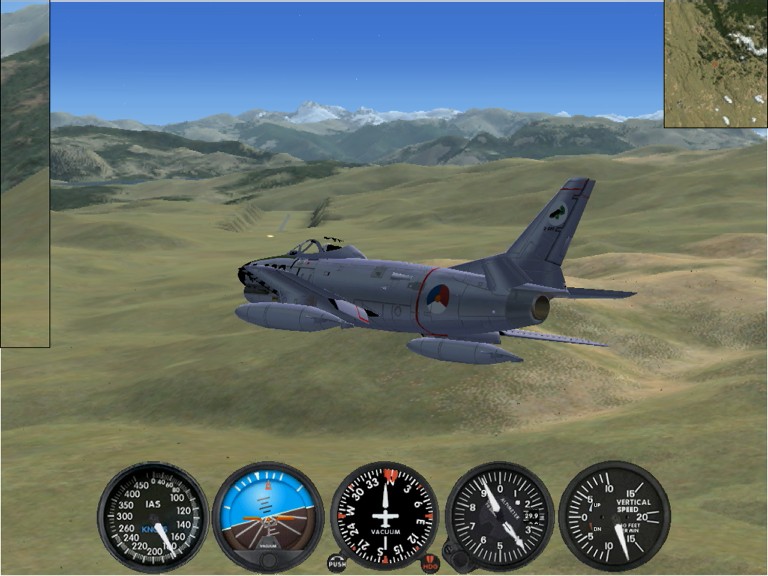Click the vacuum heading indicator dial

click(384, 514)
